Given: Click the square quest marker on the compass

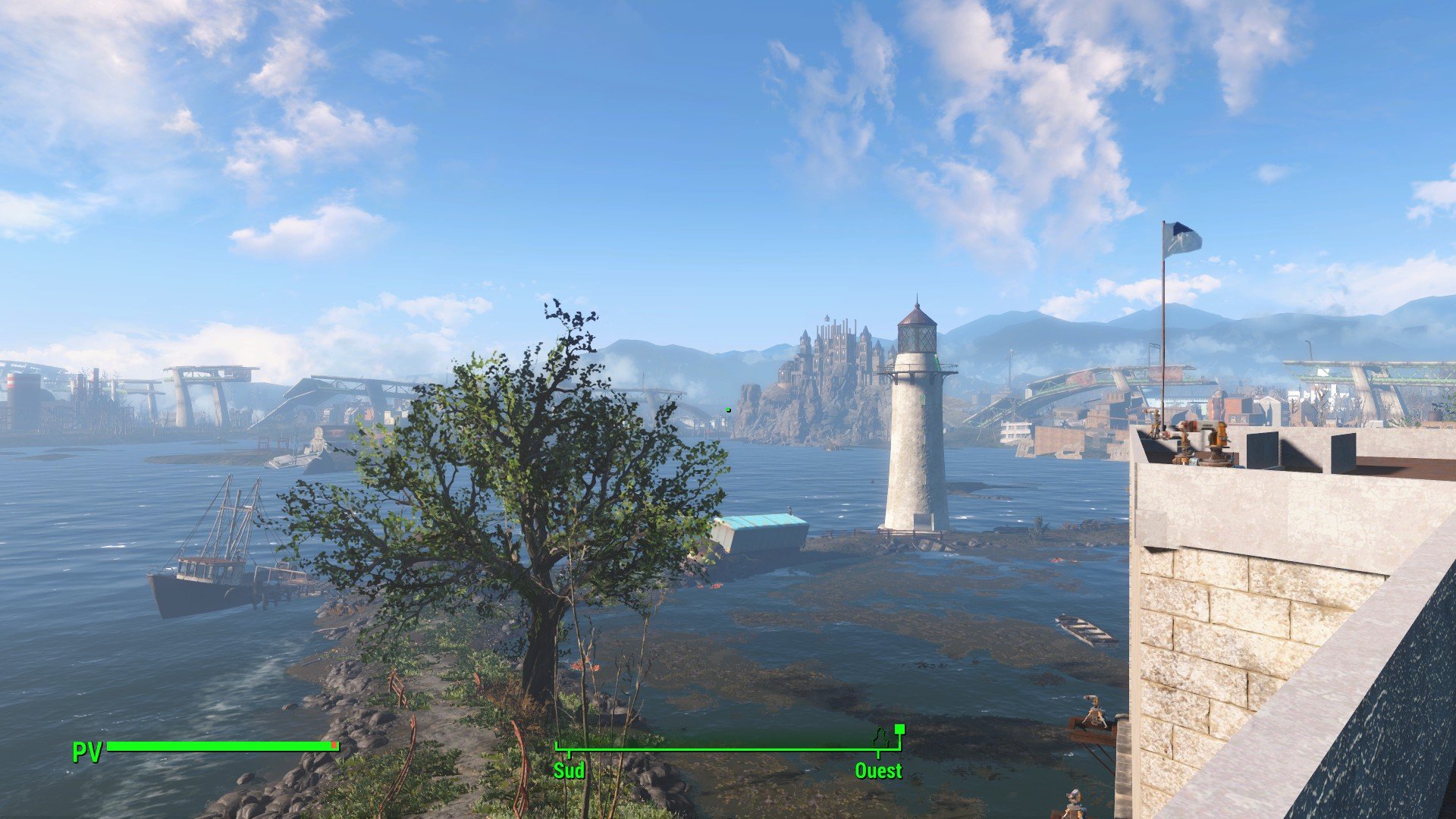Looking at the screenshot, I should pyautogui.click(x=899, y=730).
